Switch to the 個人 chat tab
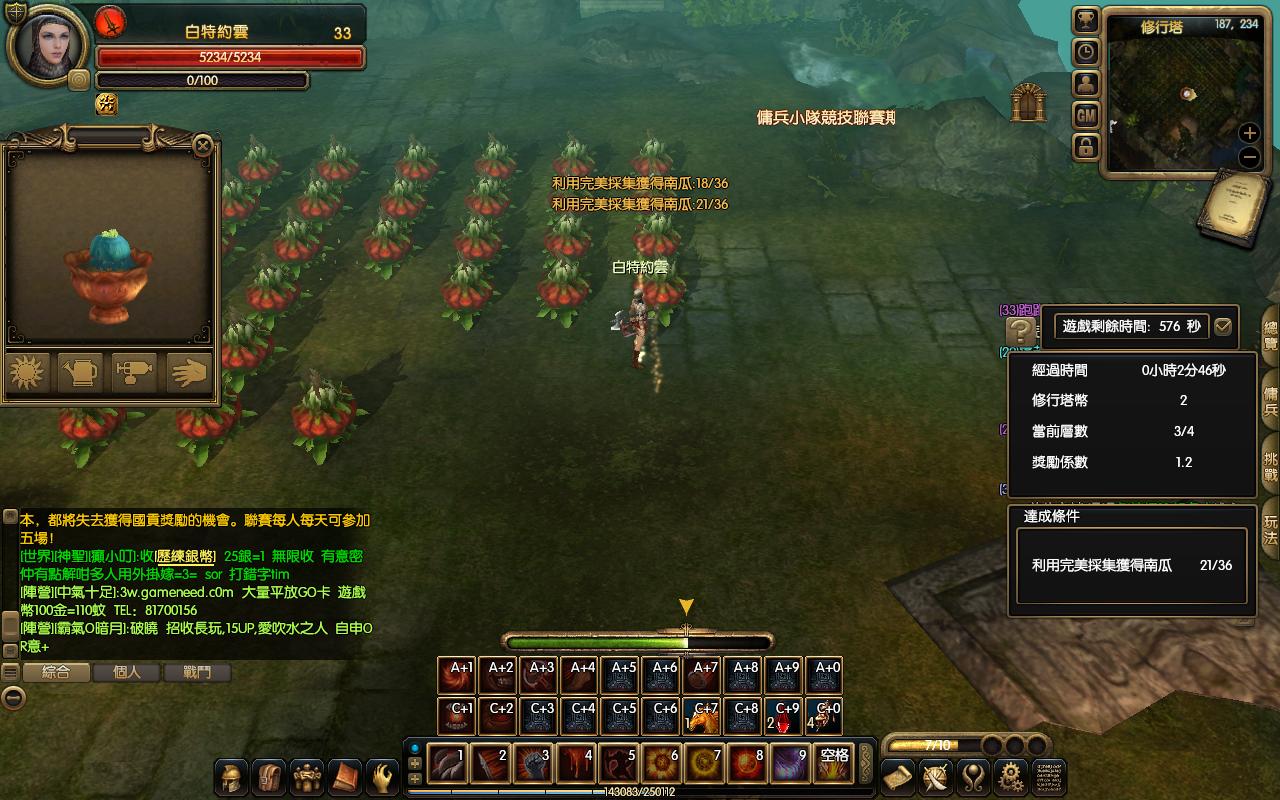 coord(127,673)
